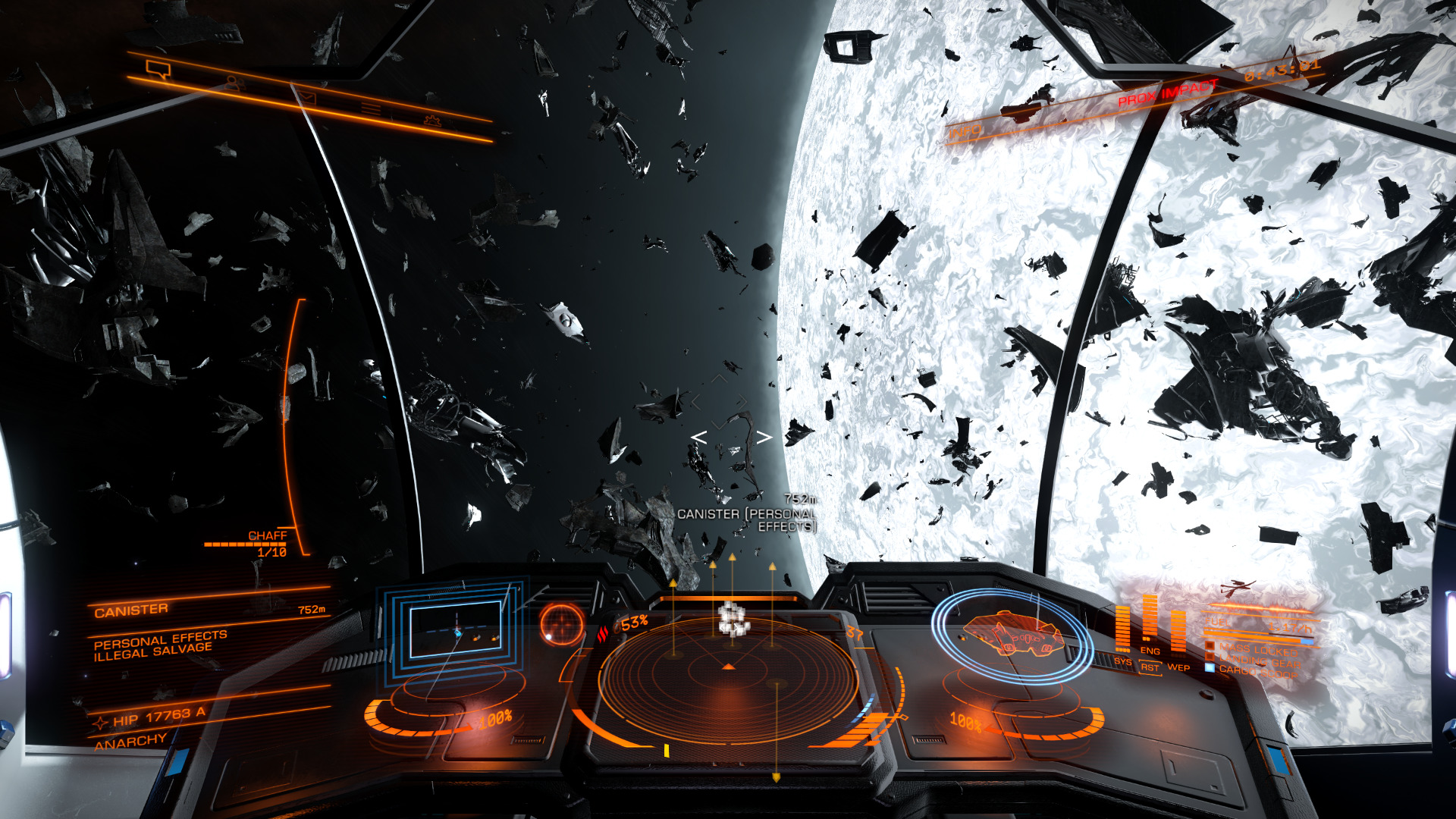This screenshot has width=1456, height=819.
Task: Select the ENG power label
Action: [1150, 651]
